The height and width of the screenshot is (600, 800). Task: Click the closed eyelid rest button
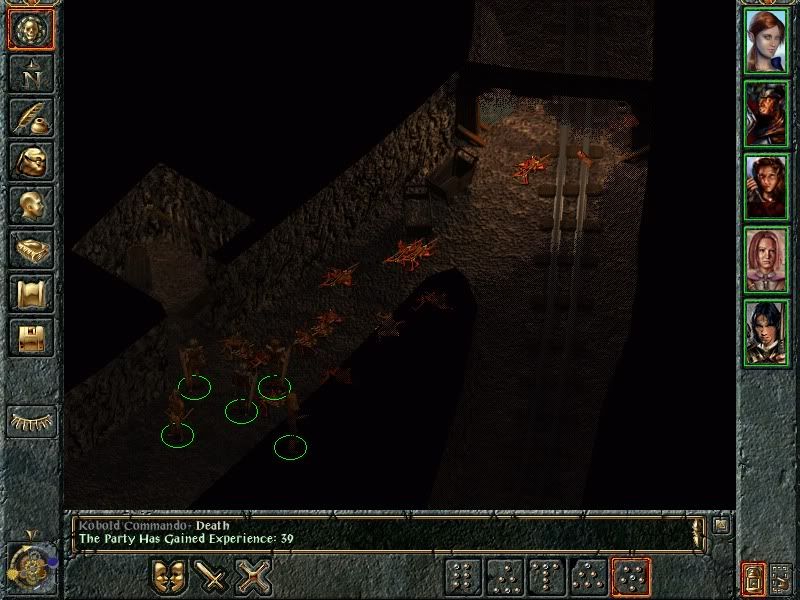tap(30, 420)
